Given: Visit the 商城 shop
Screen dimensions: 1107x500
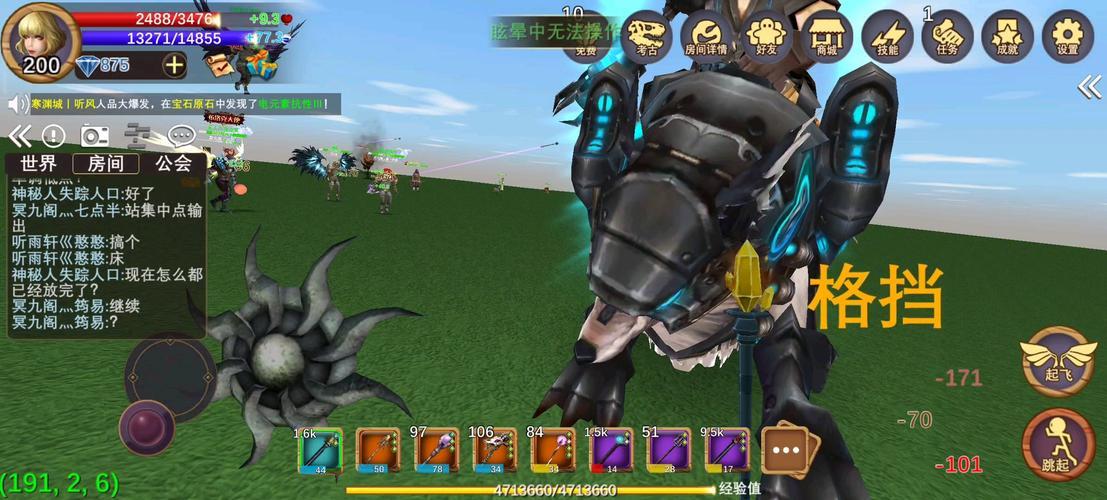Looking at the screenshot, I should pos(827,36).
